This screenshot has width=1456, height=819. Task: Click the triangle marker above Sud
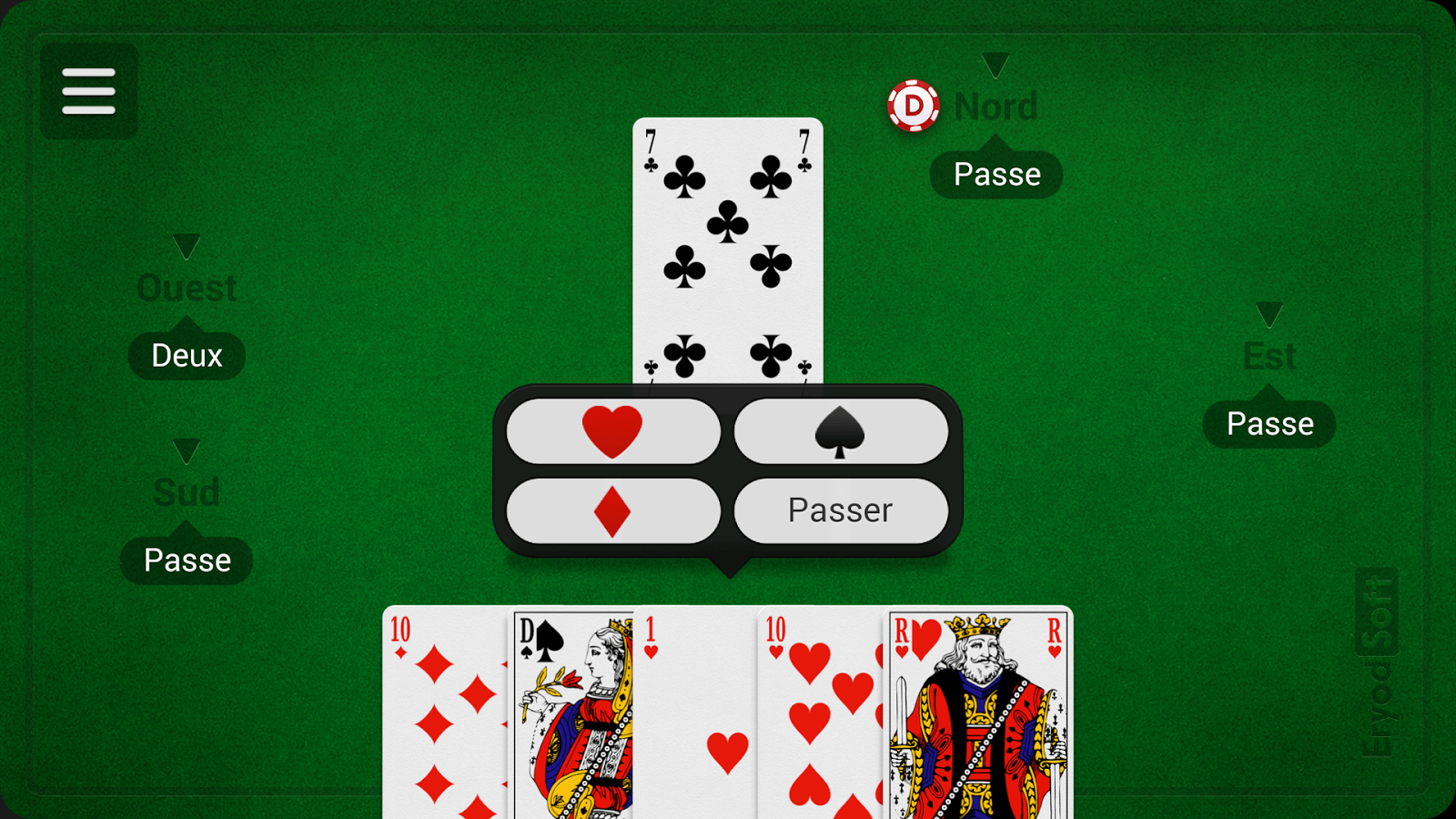pos(186,449)
